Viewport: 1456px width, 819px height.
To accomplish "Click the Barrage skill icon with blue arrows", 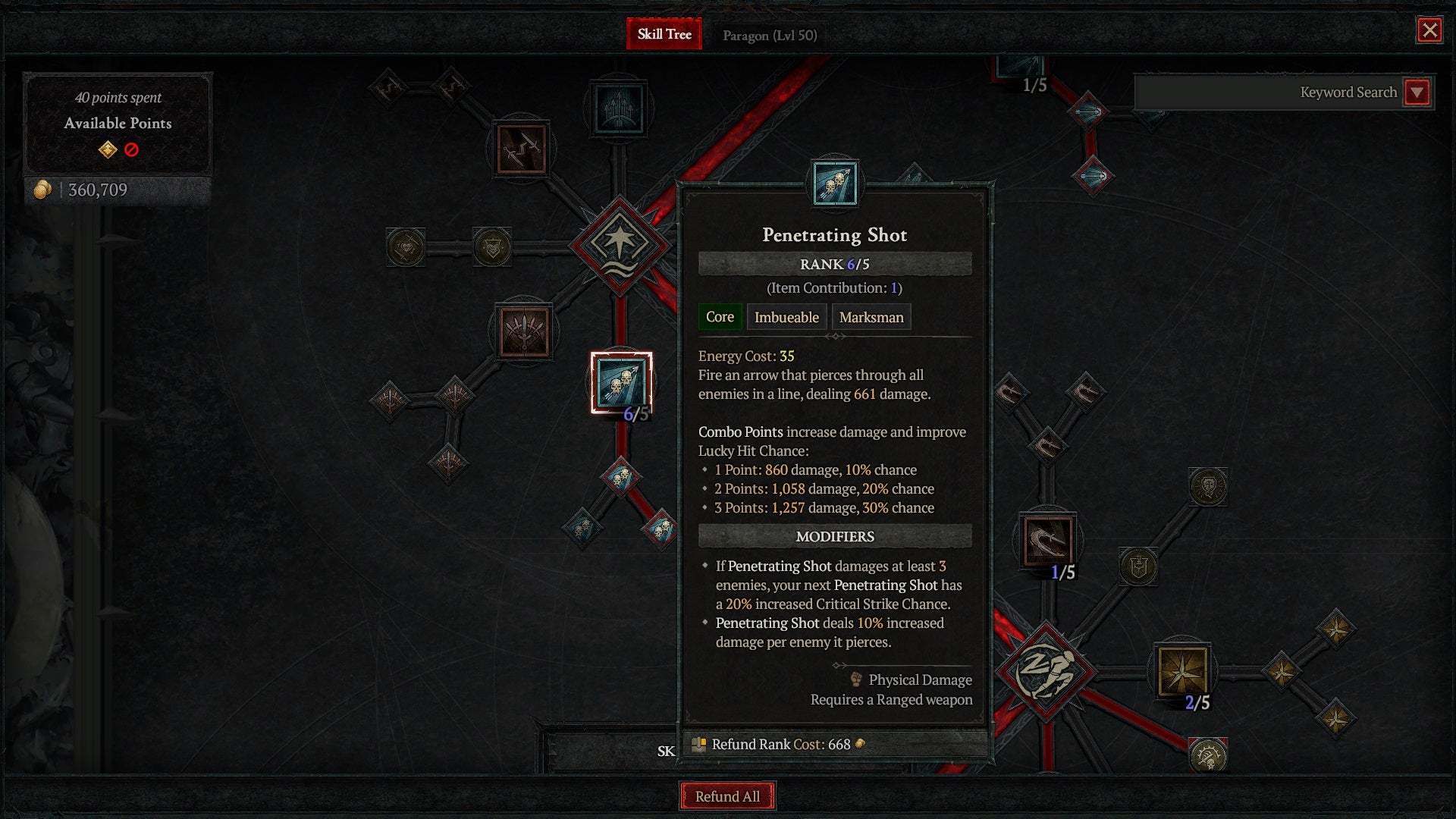I will 620,106.
